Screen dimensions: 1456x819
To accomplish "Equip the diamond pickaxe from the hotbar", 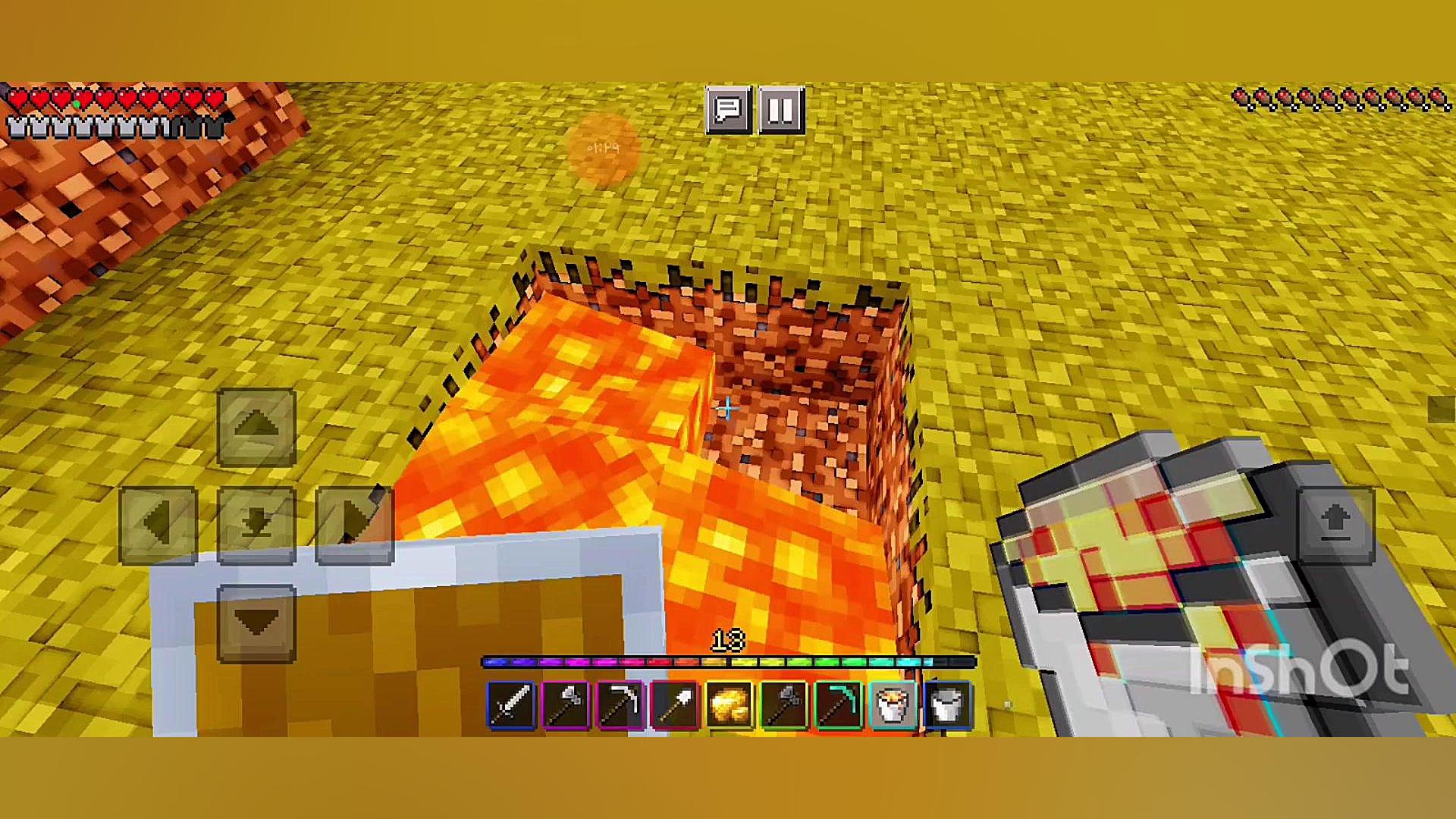I will [839, 705].
